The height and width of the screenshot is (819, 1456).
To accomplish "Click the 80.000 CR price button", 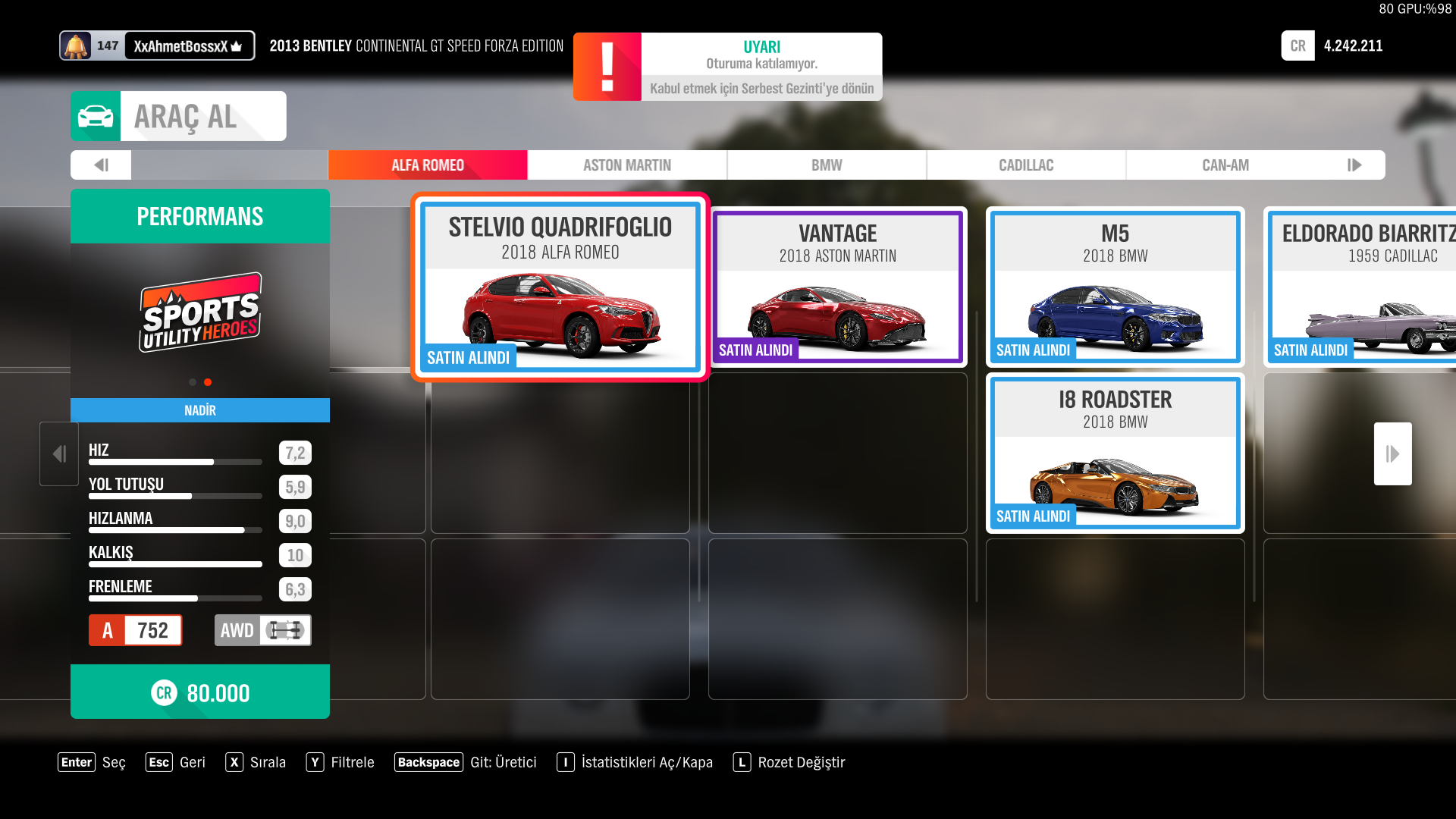I will click(x=200, y=692).
